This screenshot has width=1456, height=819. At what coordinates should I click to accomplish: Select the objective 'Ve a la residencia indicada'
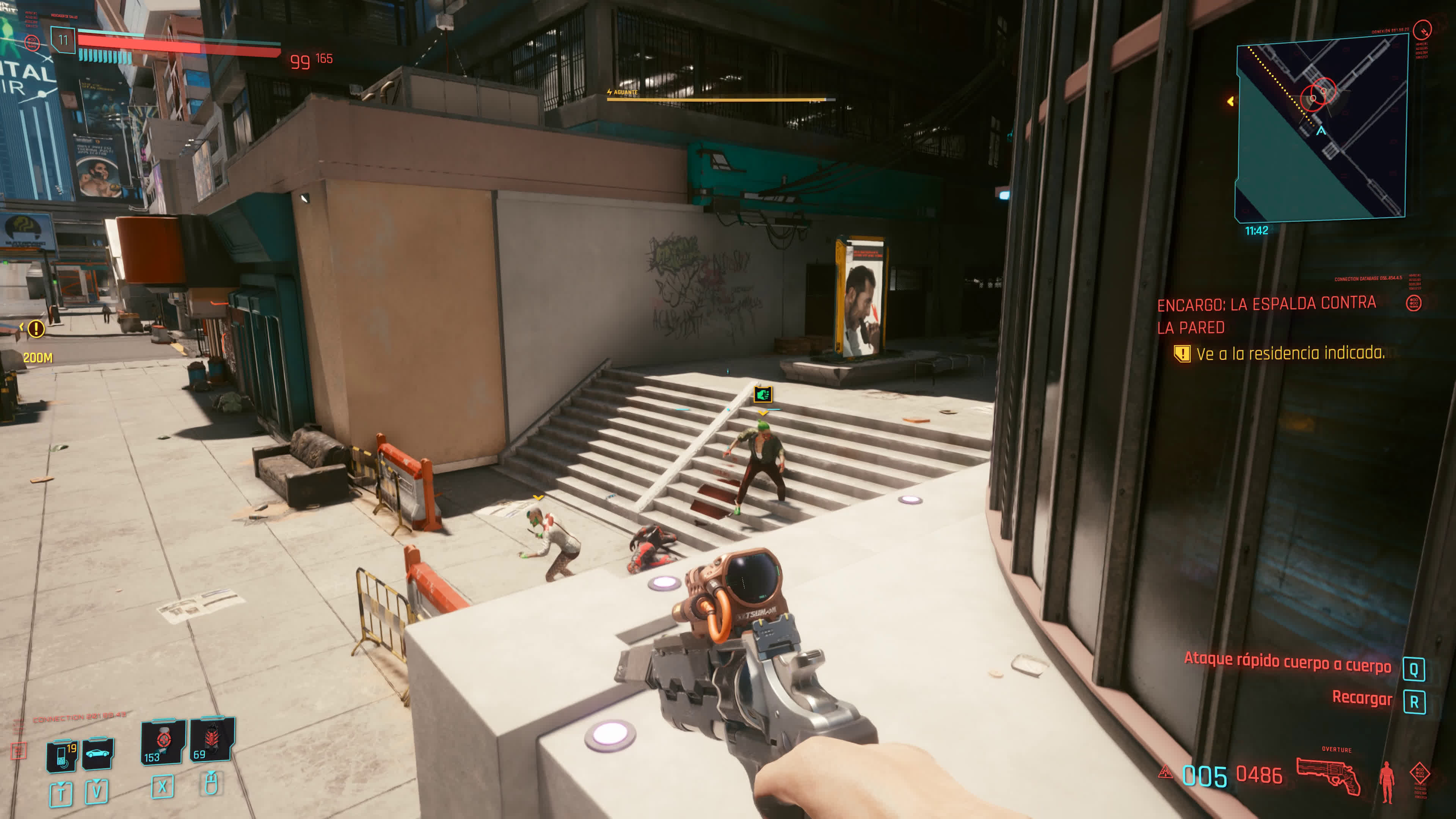pos(1290,354)
